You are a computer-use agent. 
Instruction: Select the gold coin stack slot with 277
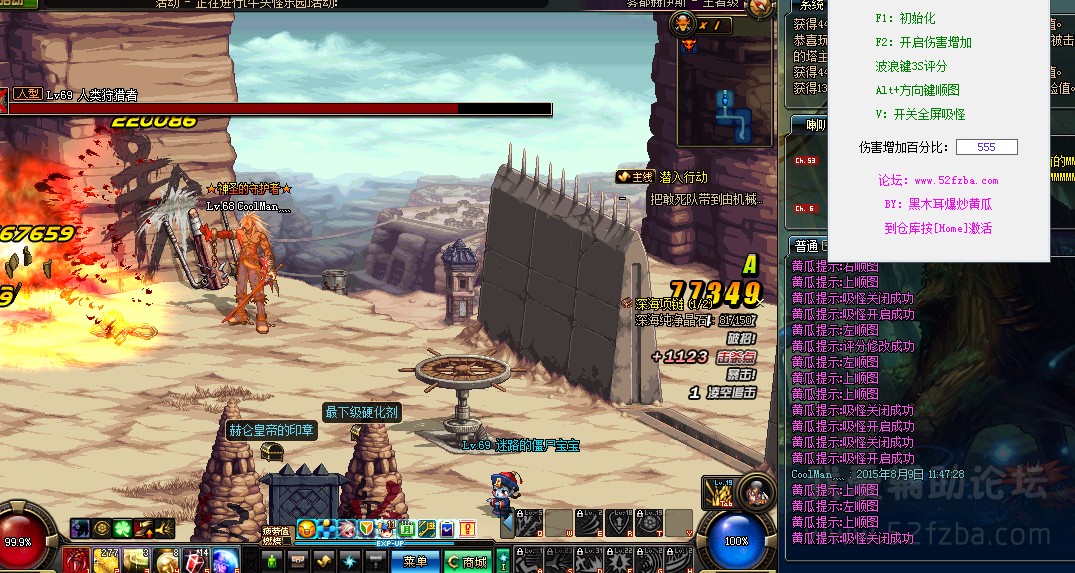[105, 561]
